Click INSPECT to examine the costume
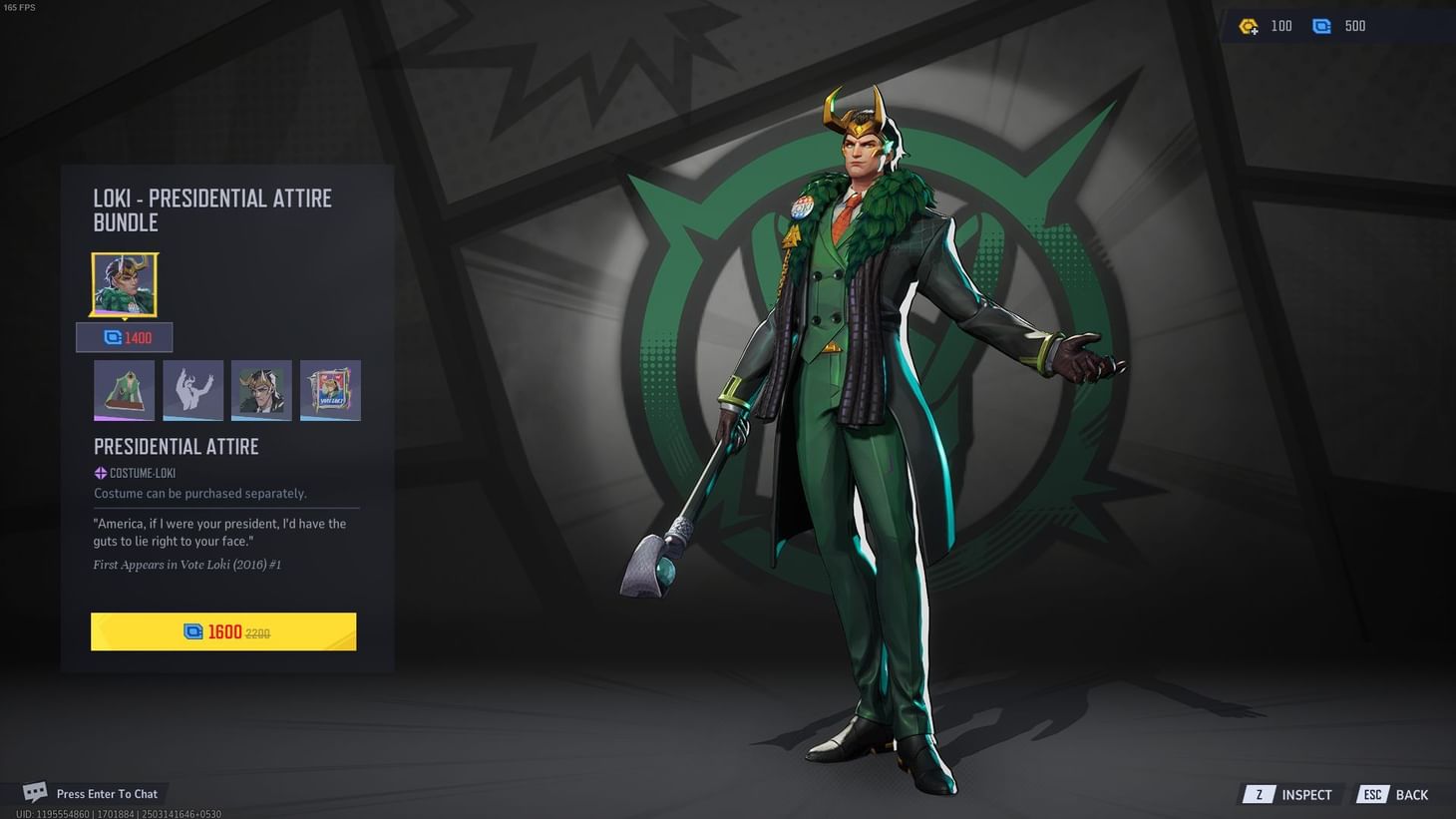Screen dimensions: 1456x819 tap(1306, 795)
